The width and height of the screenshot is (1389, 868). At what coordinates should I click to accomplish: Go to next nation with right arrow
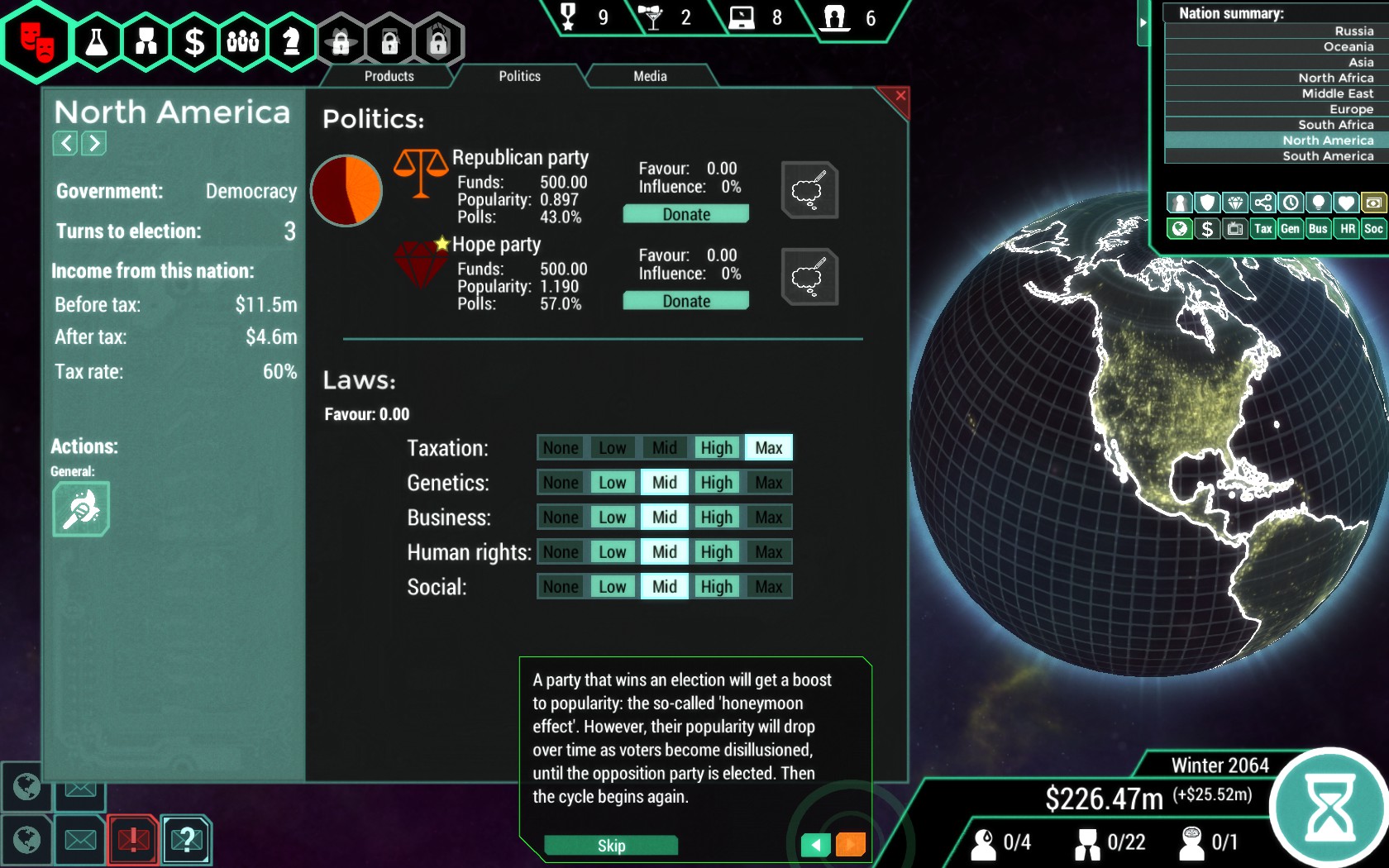(94, 143)
